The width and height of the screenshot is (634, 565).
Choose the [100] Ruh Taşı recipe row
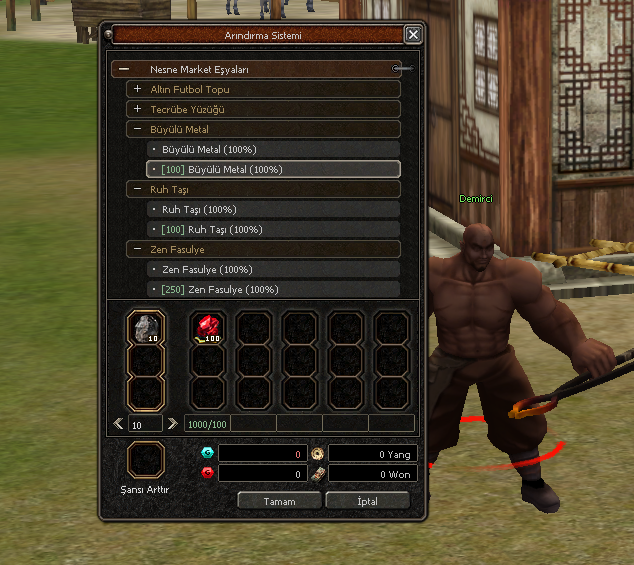273,230
